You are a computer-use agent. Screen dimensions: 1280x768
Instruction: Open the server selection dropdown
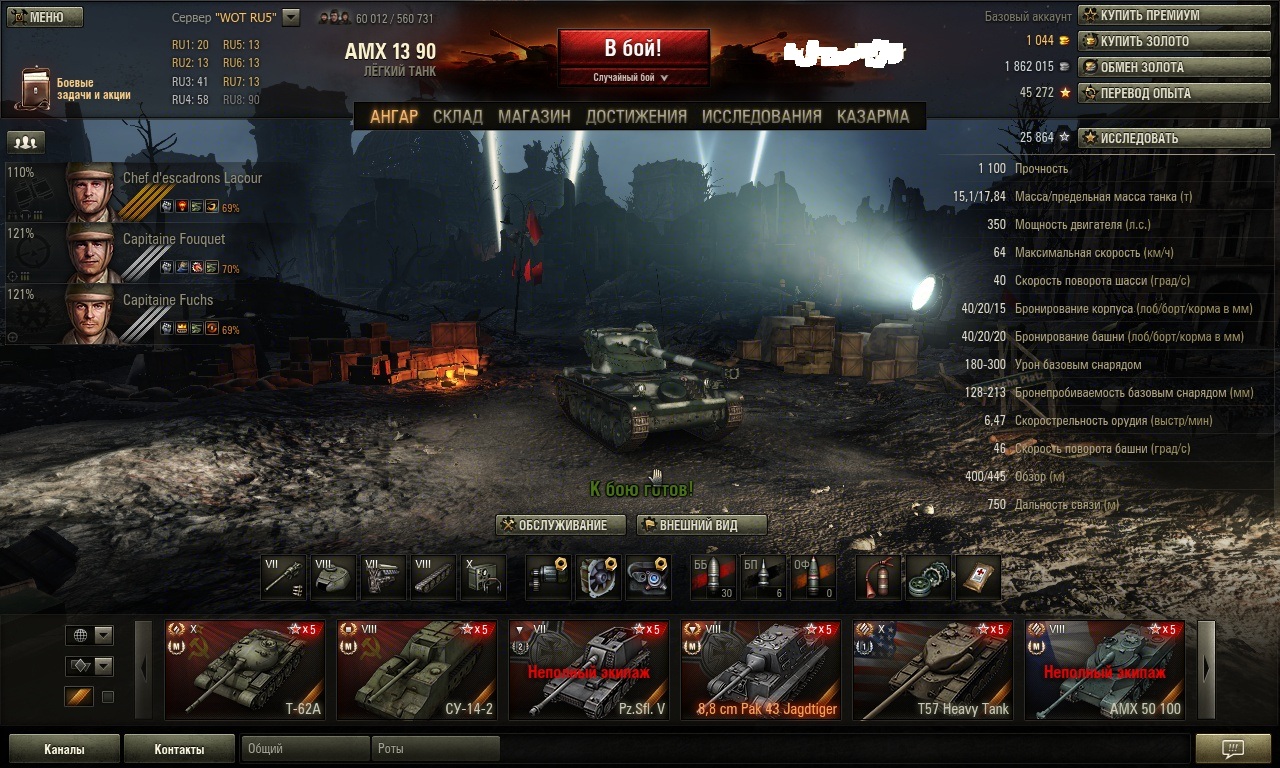coord(291,17)
